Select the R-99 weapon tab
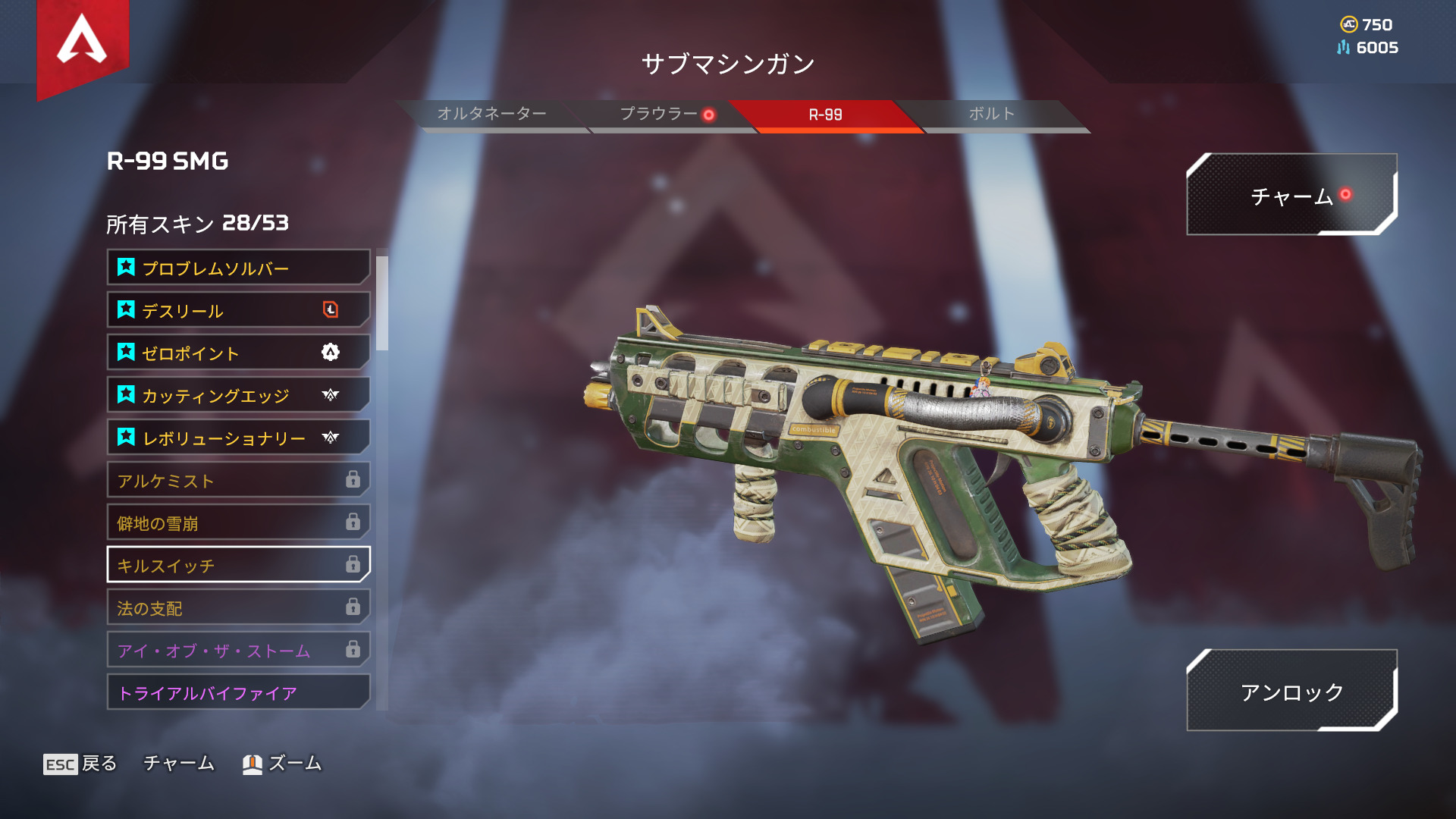 point(825,115)
